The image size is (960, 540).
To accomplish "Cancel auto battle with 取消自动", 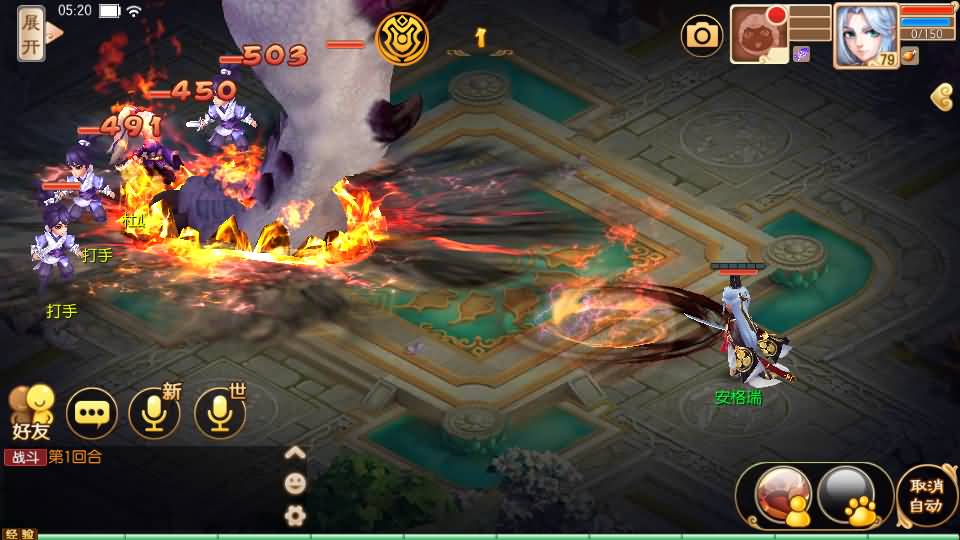I will tap(926, 495).
